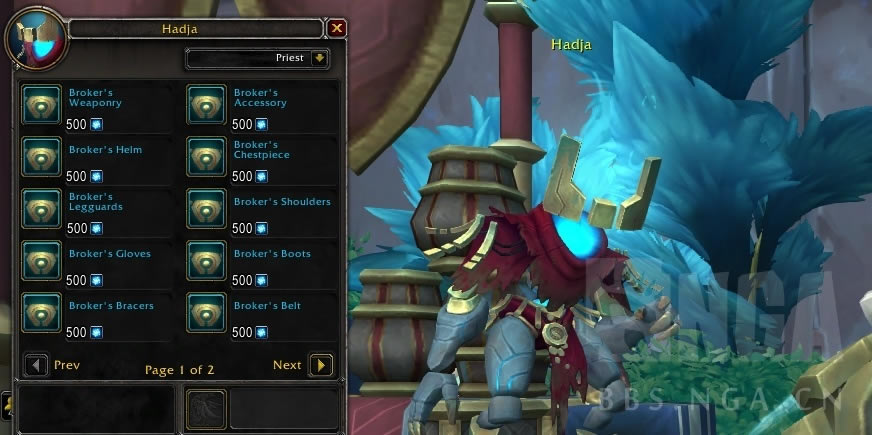Pick the Broker's Chestpiece item
Viewport: 872px width, 435px height.
(x=207, y=157)
